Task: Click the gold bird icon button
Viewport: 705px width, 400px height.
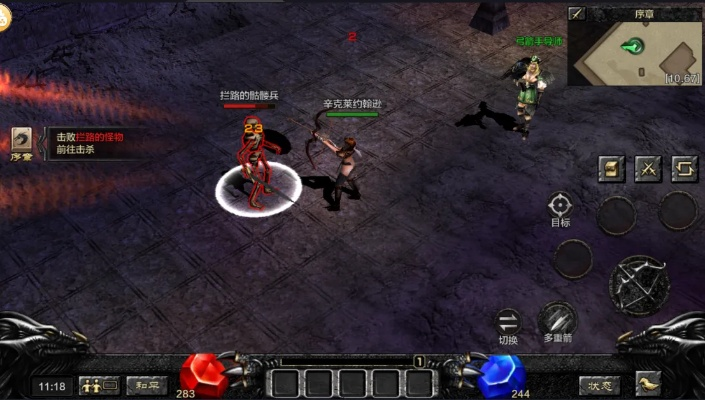Action: click(x=649, y=384)
